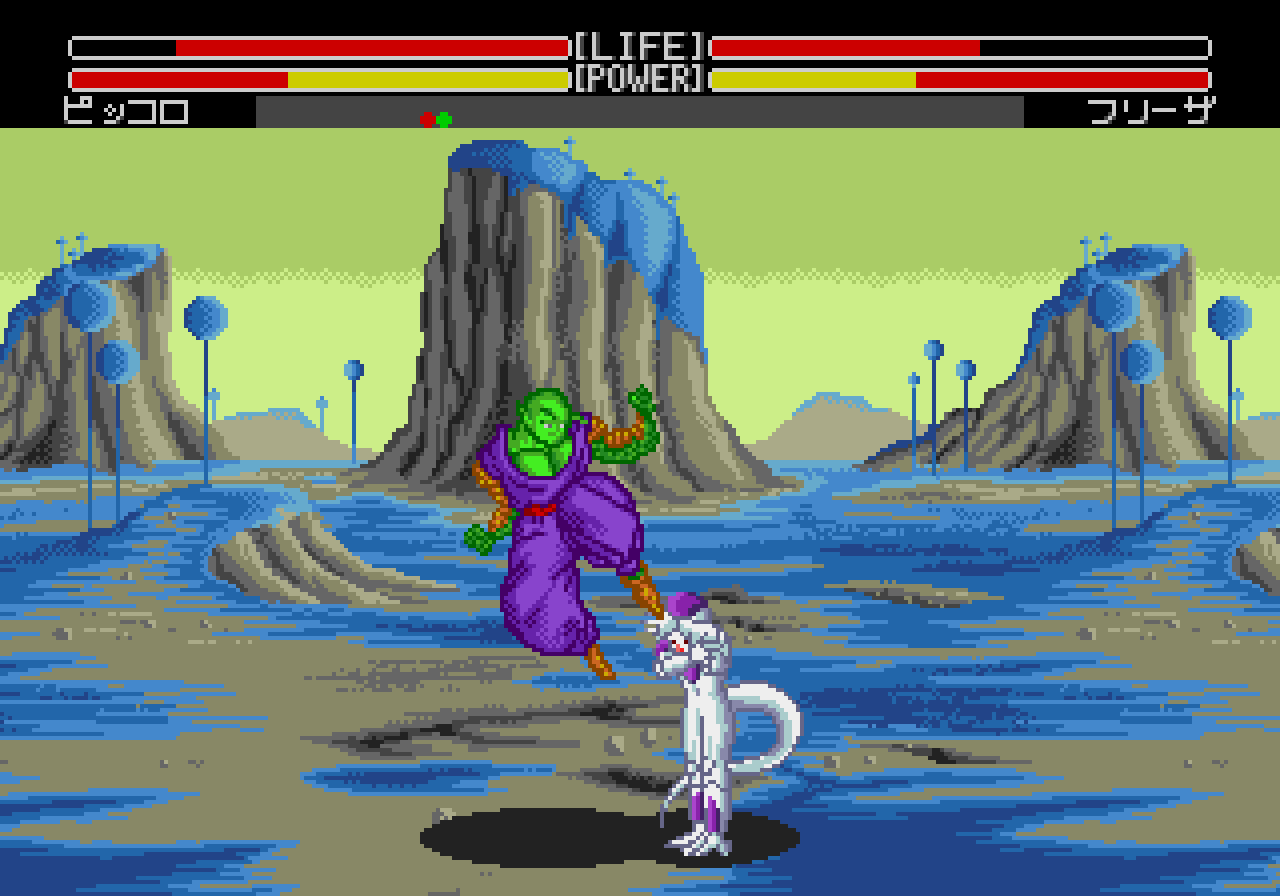Select the red marker on the radar
The height and width of the screenshot is (896, 1280).
click(428, 120)
